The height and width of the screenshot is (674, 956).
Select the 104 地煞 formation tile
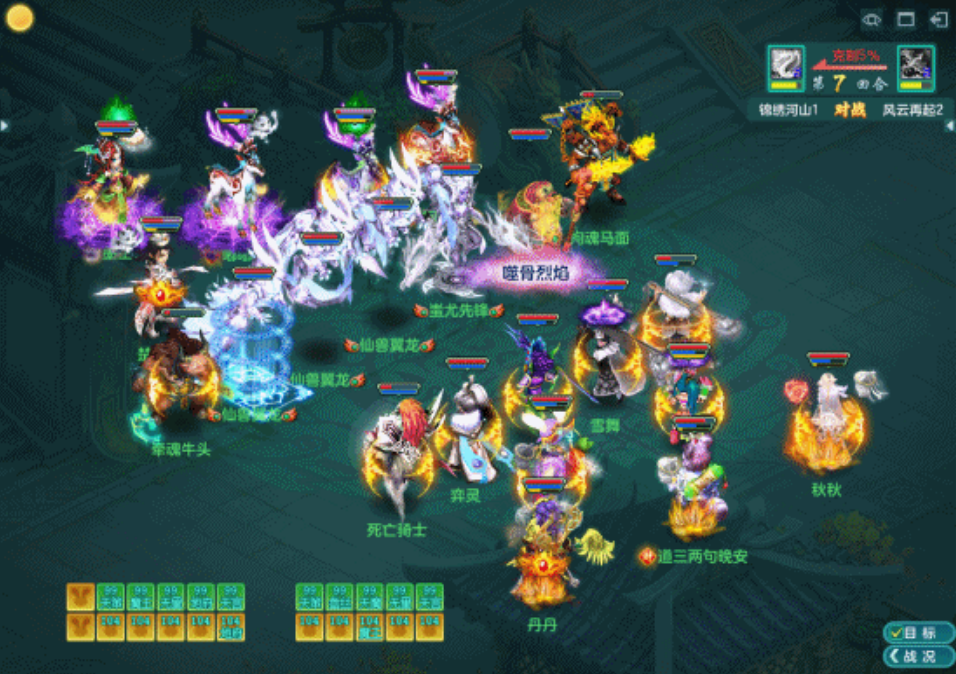point(231,628)
